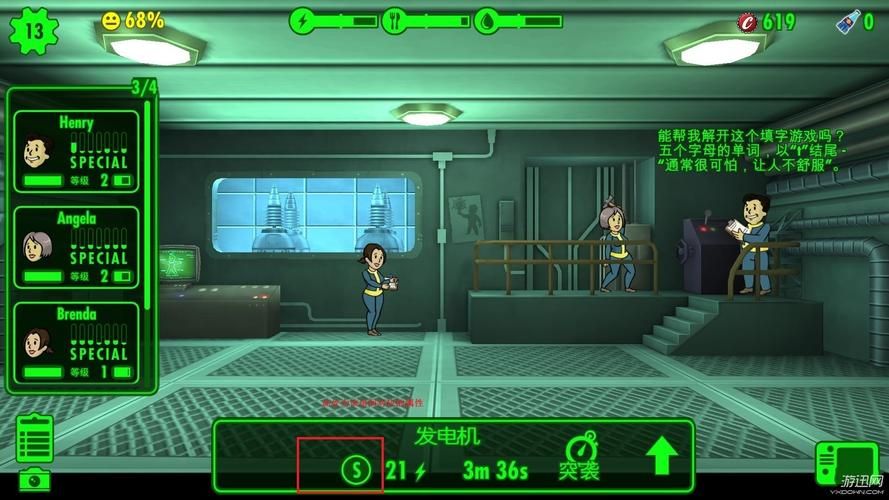Click the vault happiness smiley face

pos(111,20)
